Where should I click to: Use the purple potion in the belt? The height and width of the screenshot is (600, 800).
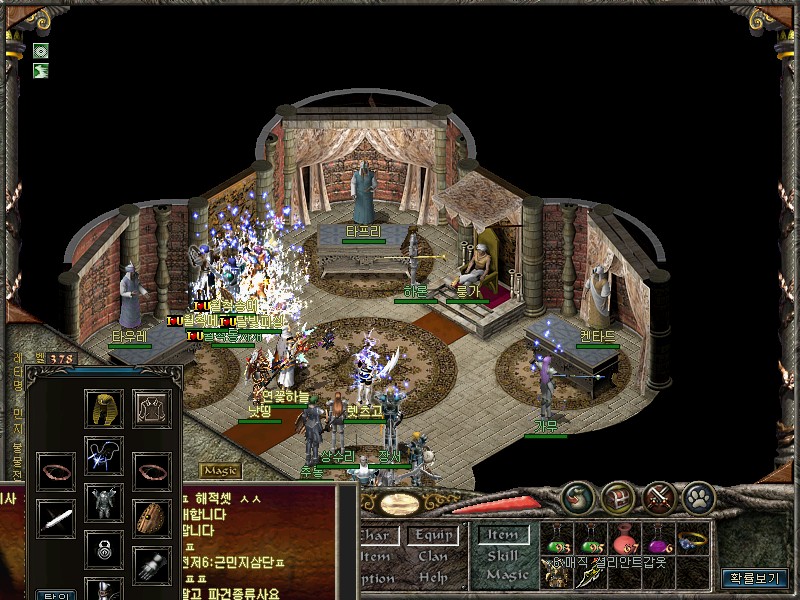pyautogui.click(x=659, y=541)
